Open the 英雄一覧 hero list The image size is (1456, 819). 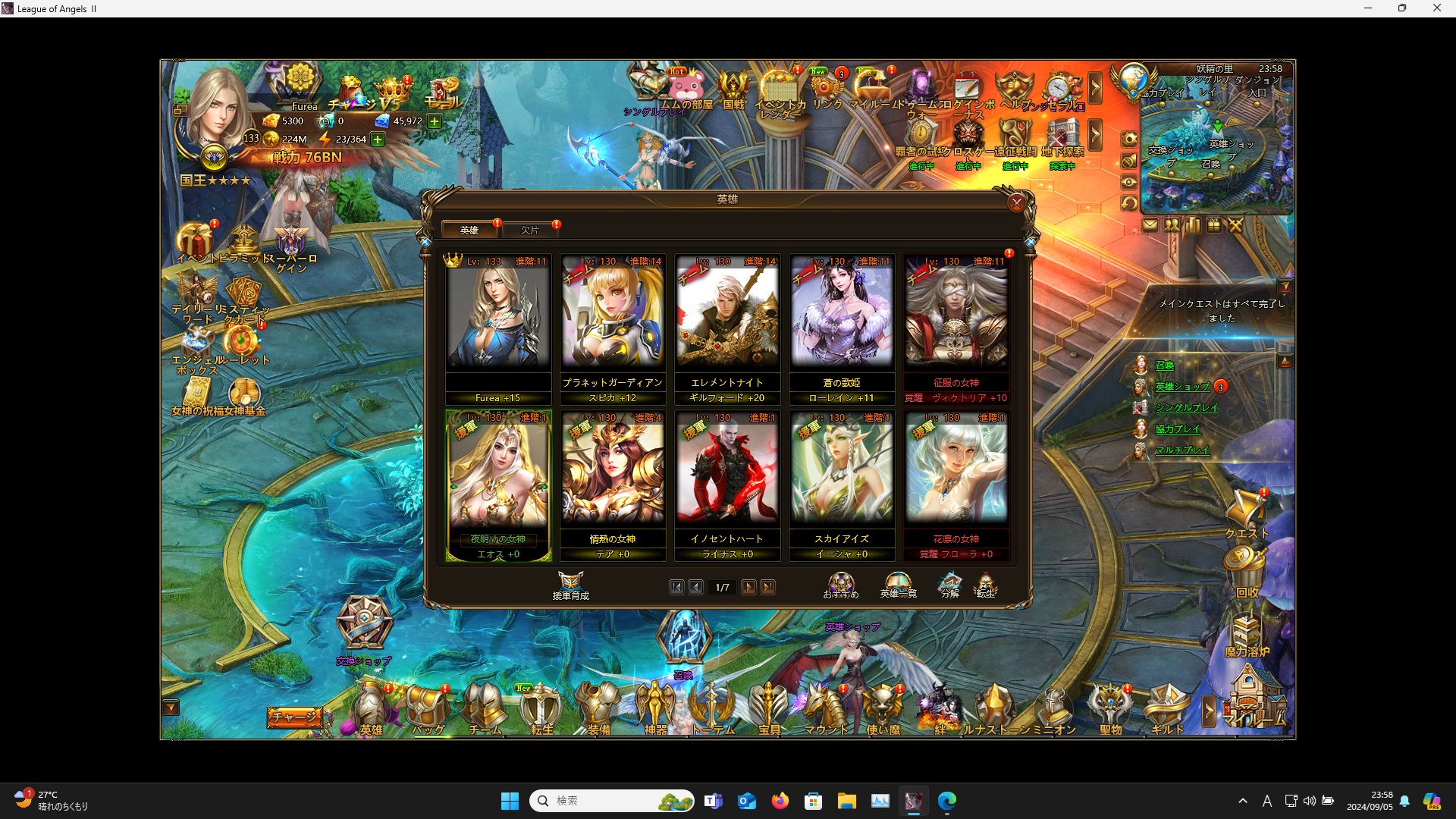pyautogui.click(x=898, y=585)
